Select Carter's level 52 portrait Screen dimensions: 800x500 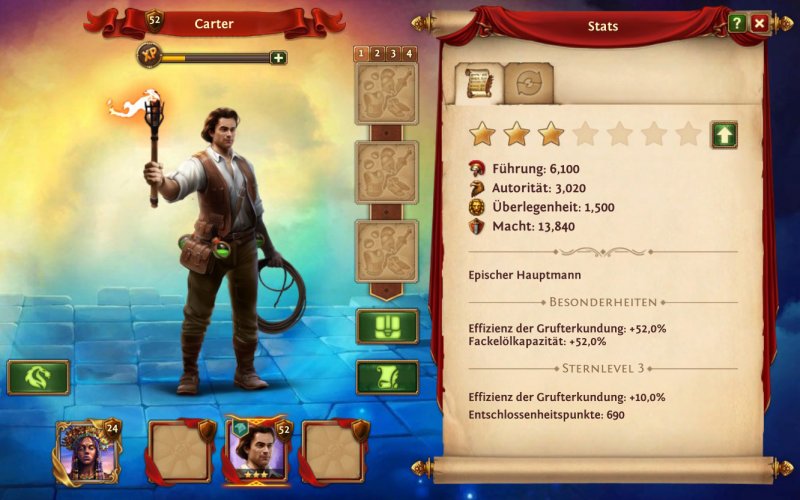point(258,450)
